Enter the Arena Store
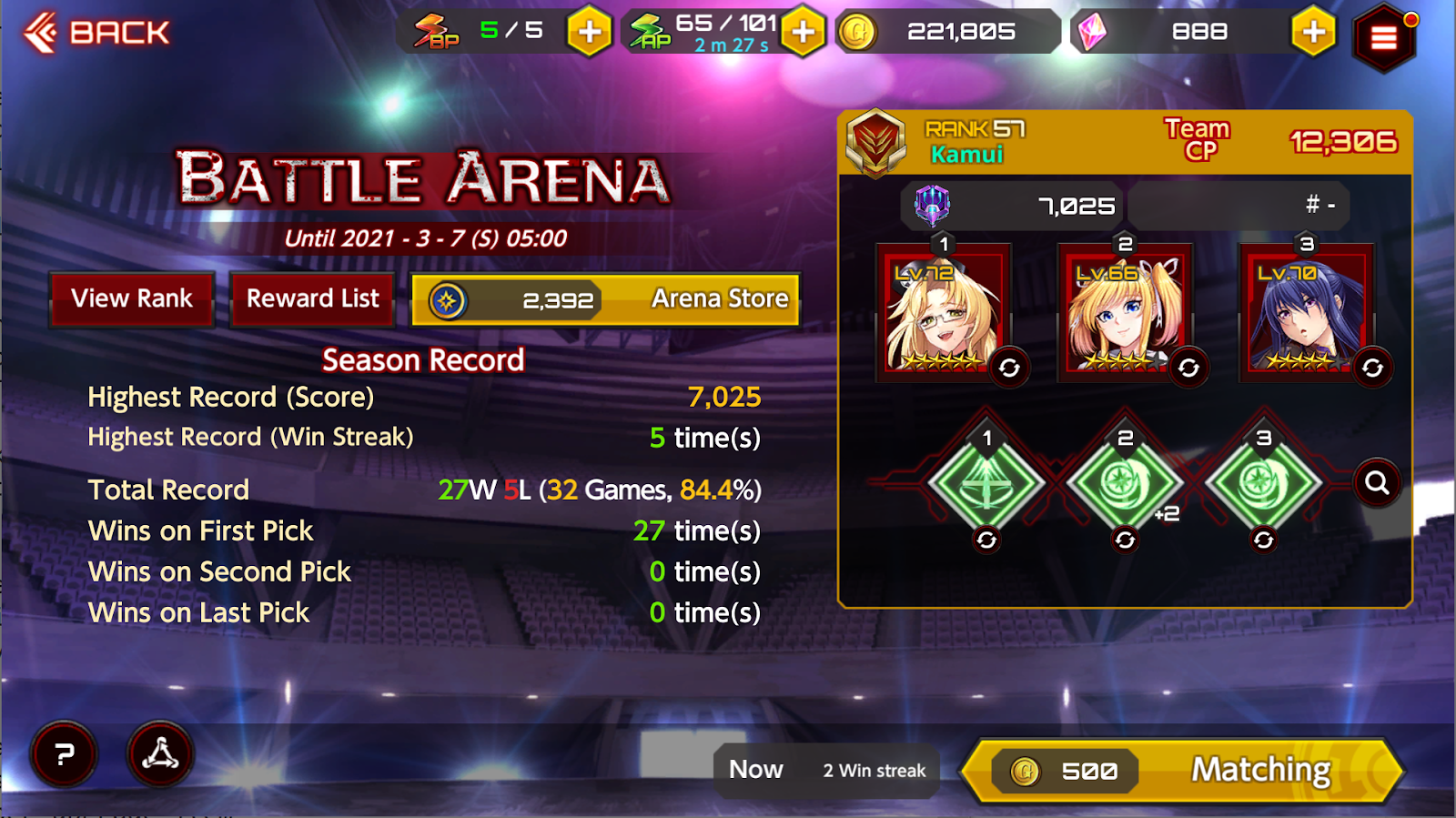The image size is (1456, 818). pos(606,299)
